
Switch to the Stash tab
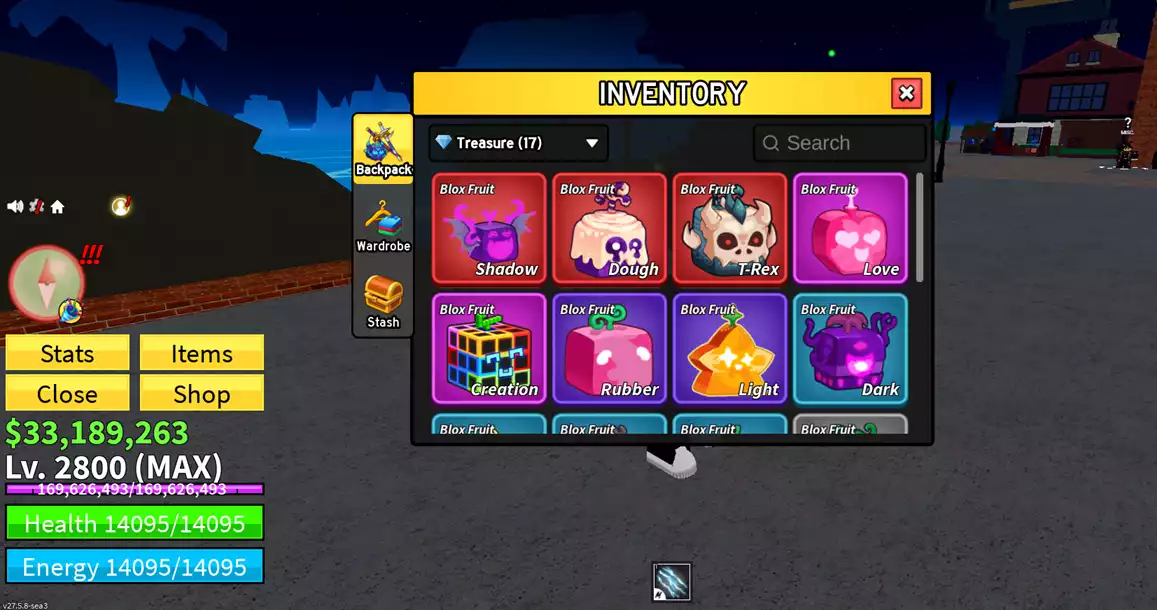pyautogui.click(x=383, y=301)
